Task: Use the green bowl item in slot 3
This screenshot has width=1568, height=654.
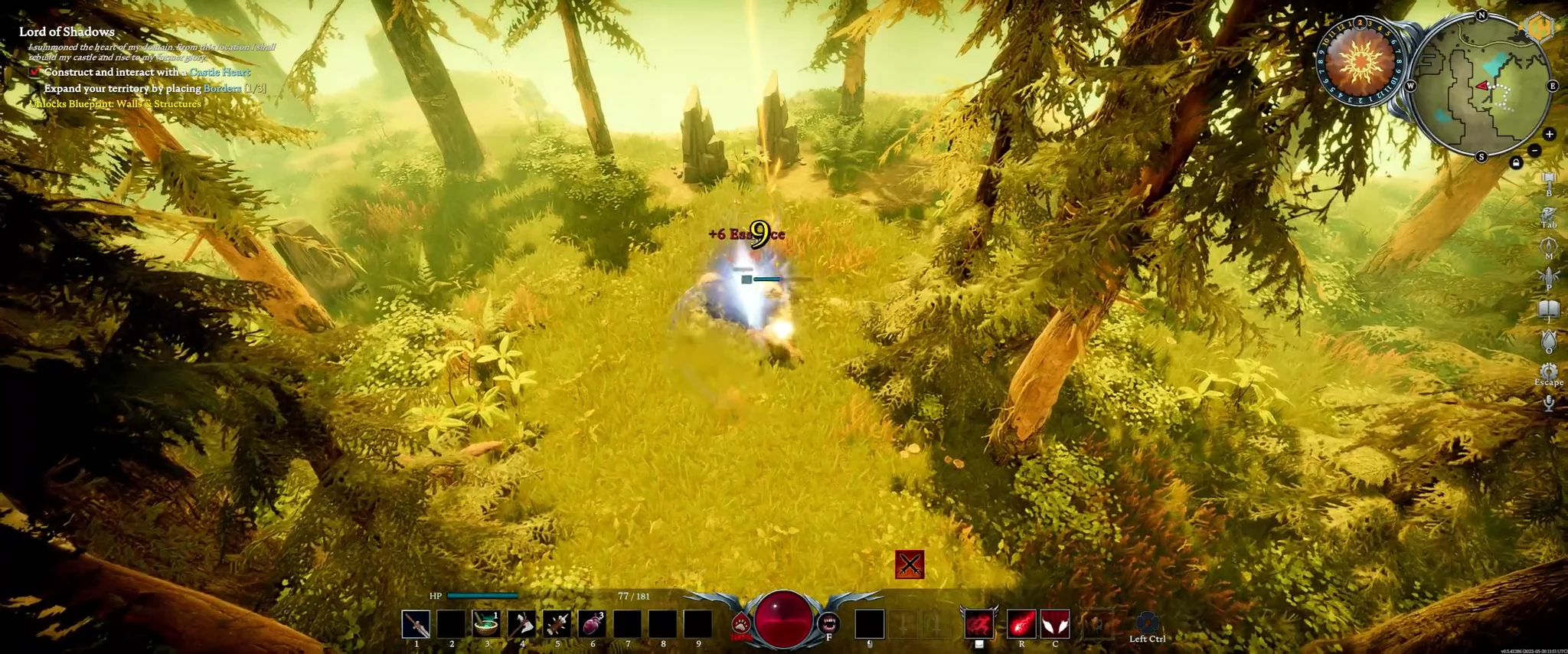Action: [x=486, y=624]
